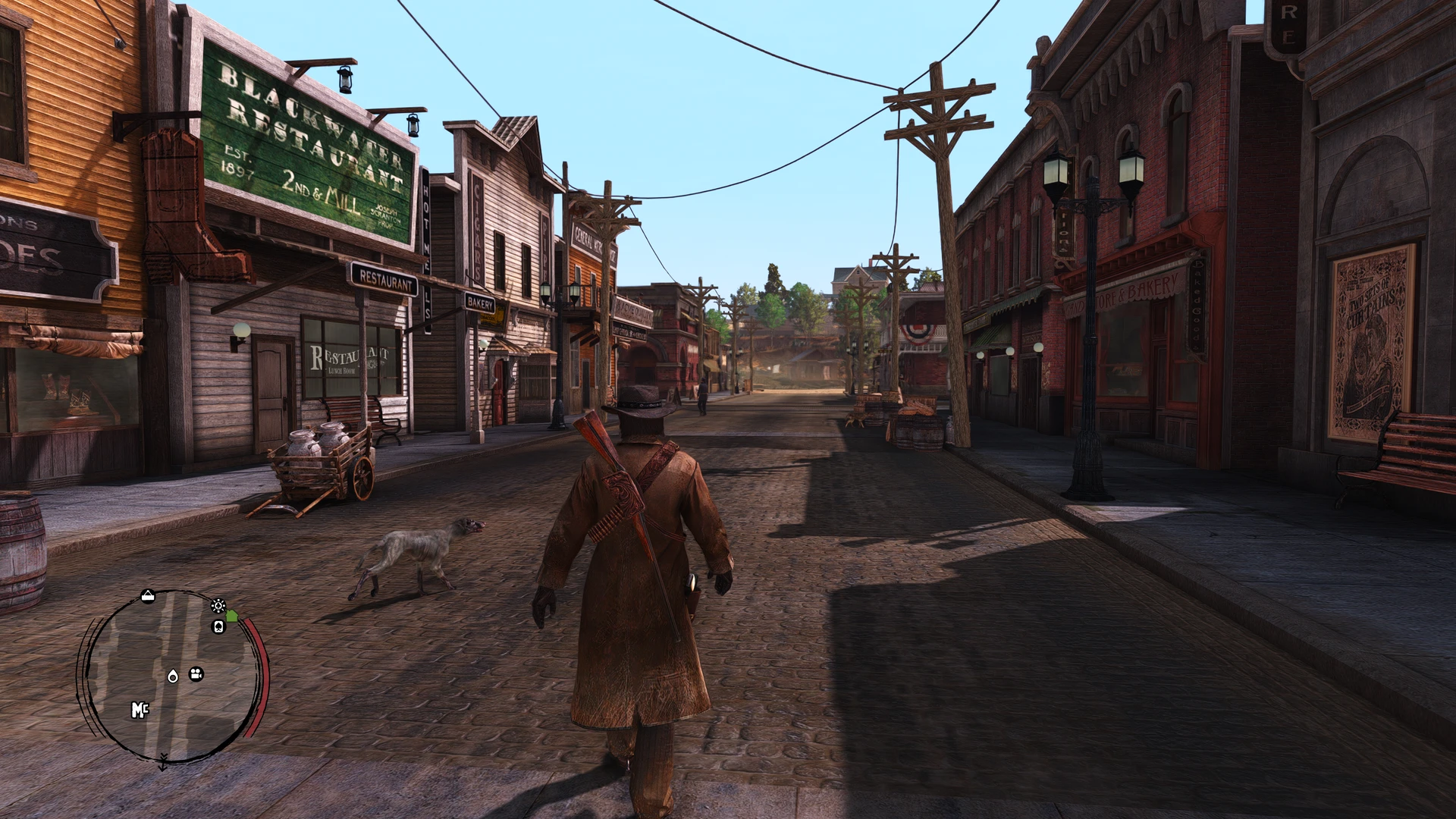
Task: Click the spade playing card marker
Action: point(218,626)
